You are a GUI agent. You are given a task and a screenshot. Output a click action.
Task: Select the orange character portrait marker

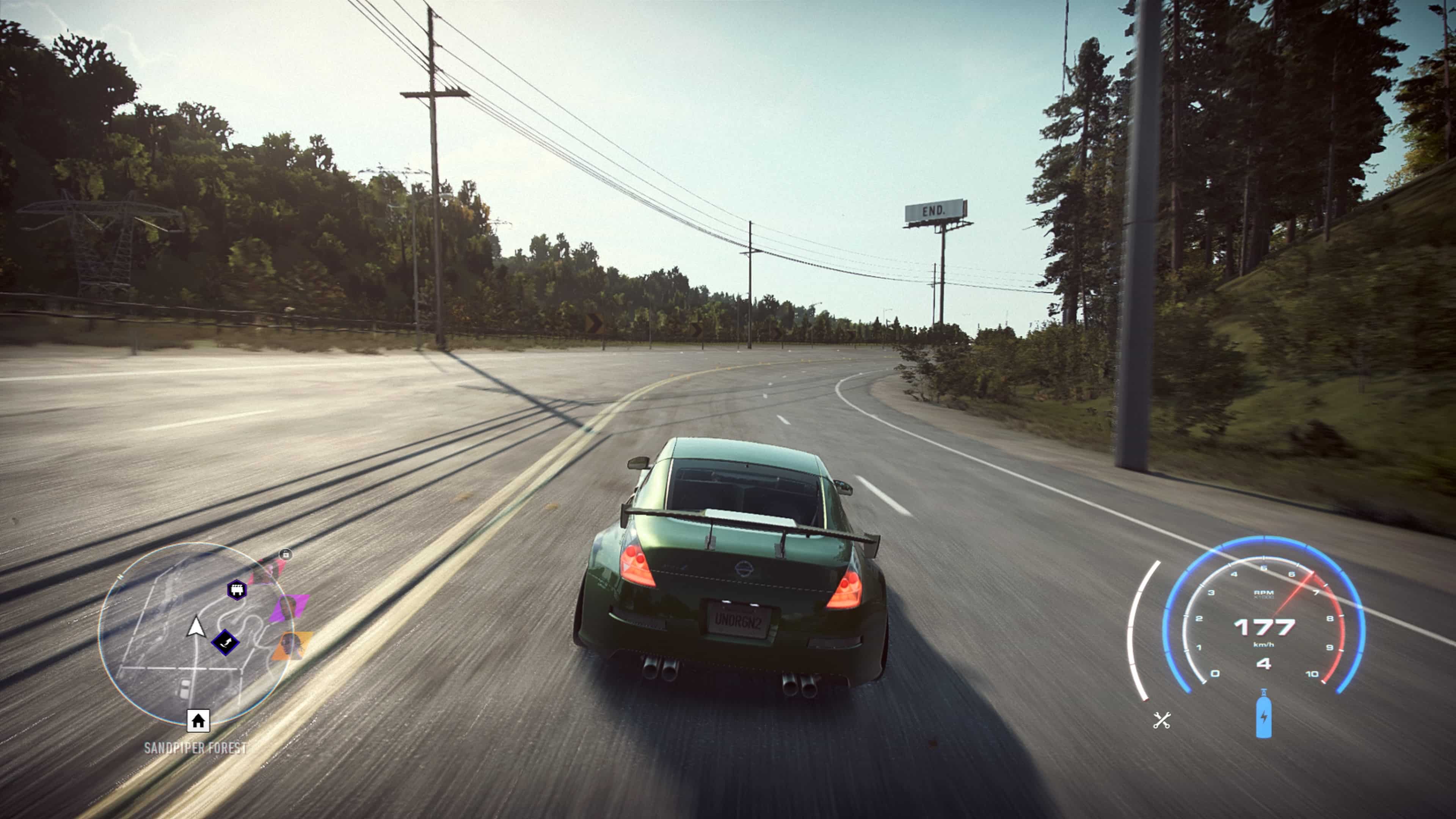tap(292, 645)
